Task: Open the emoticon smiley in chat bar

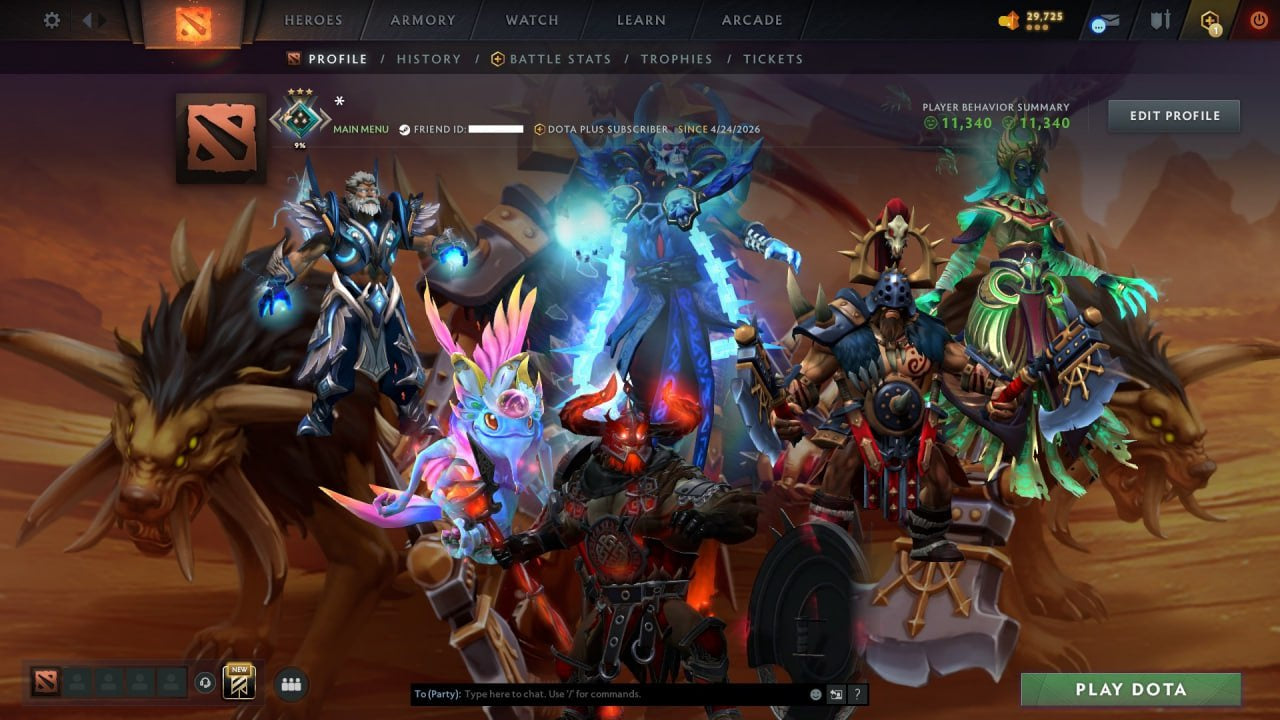Action: (x=816, y=693)
